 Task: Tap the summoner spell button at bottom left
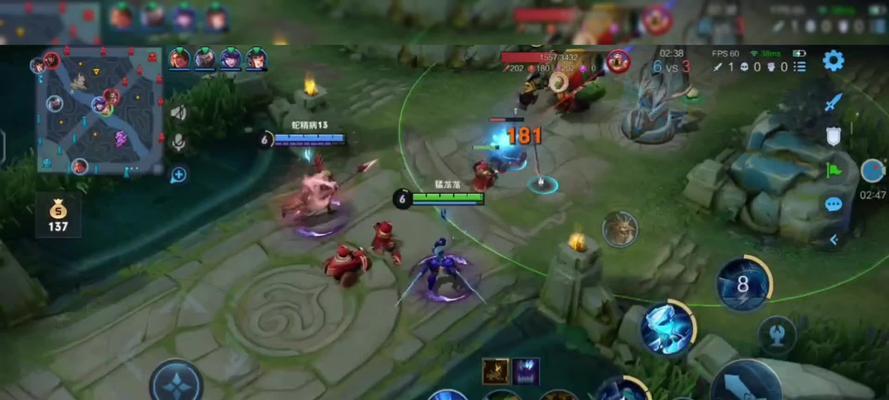coord(176,382)
